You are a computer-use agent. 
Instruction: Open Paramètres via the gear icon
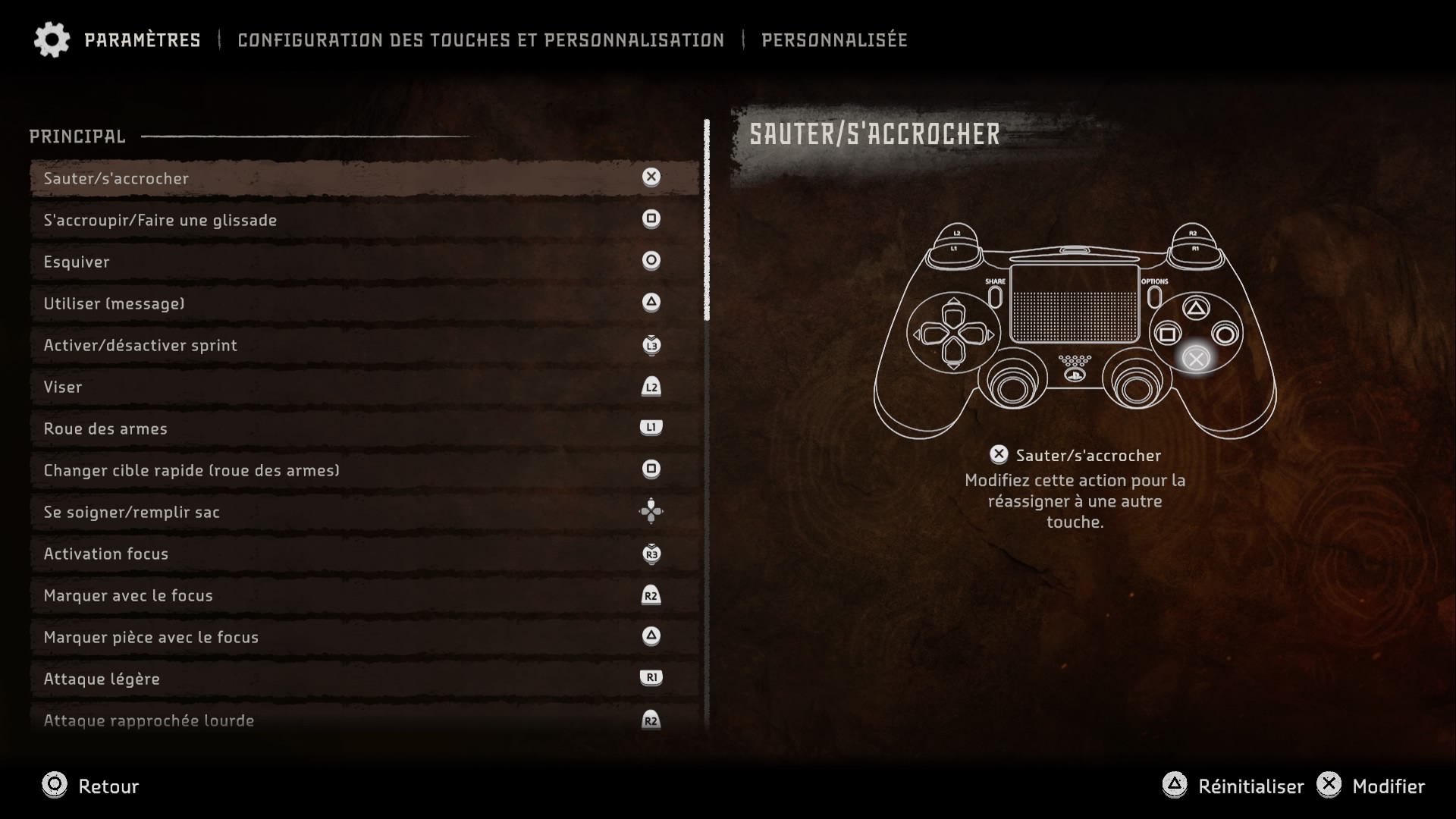[52, 39]
